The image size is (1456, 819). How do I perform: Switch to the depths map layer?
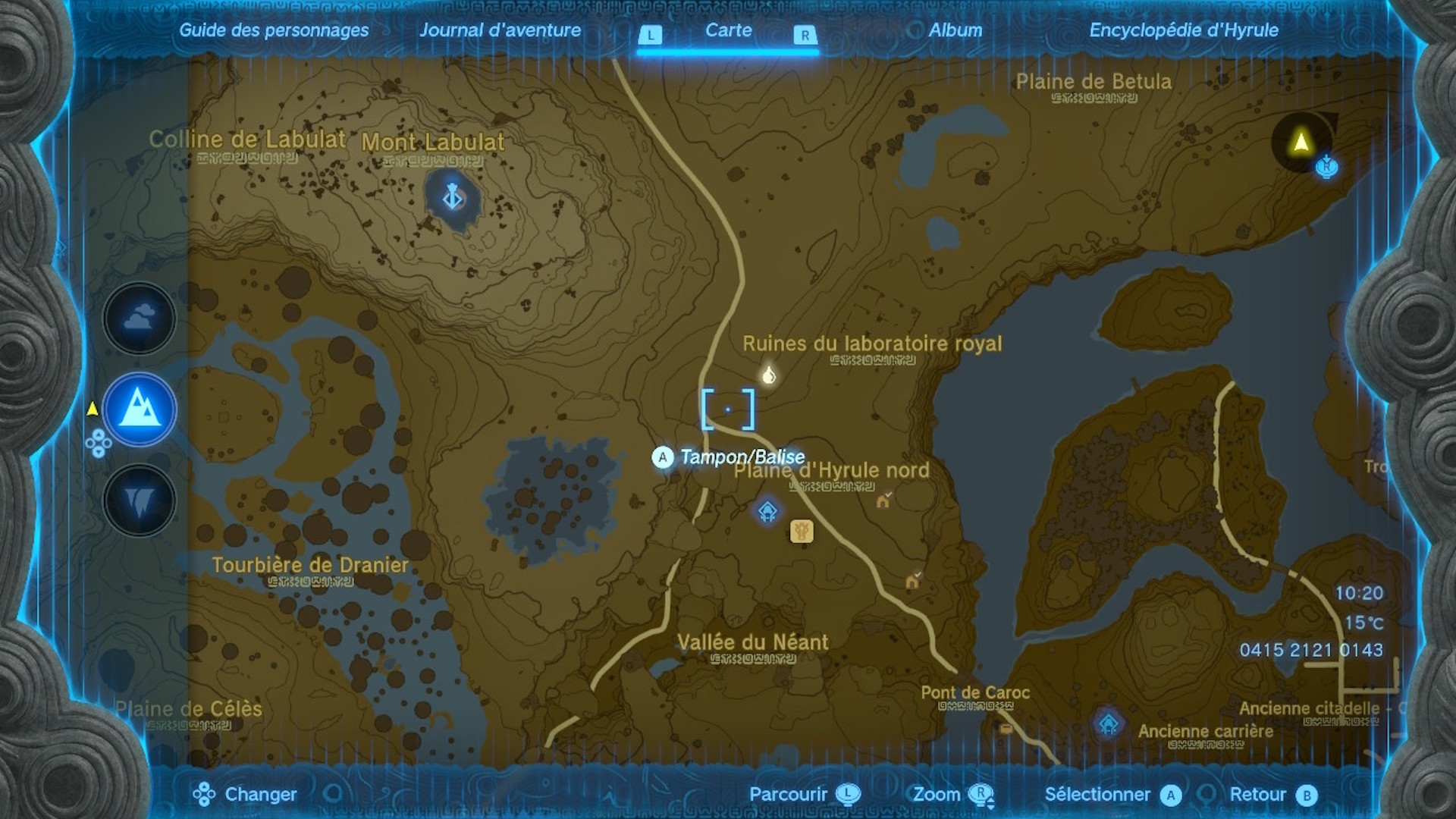tap(140, 500)
